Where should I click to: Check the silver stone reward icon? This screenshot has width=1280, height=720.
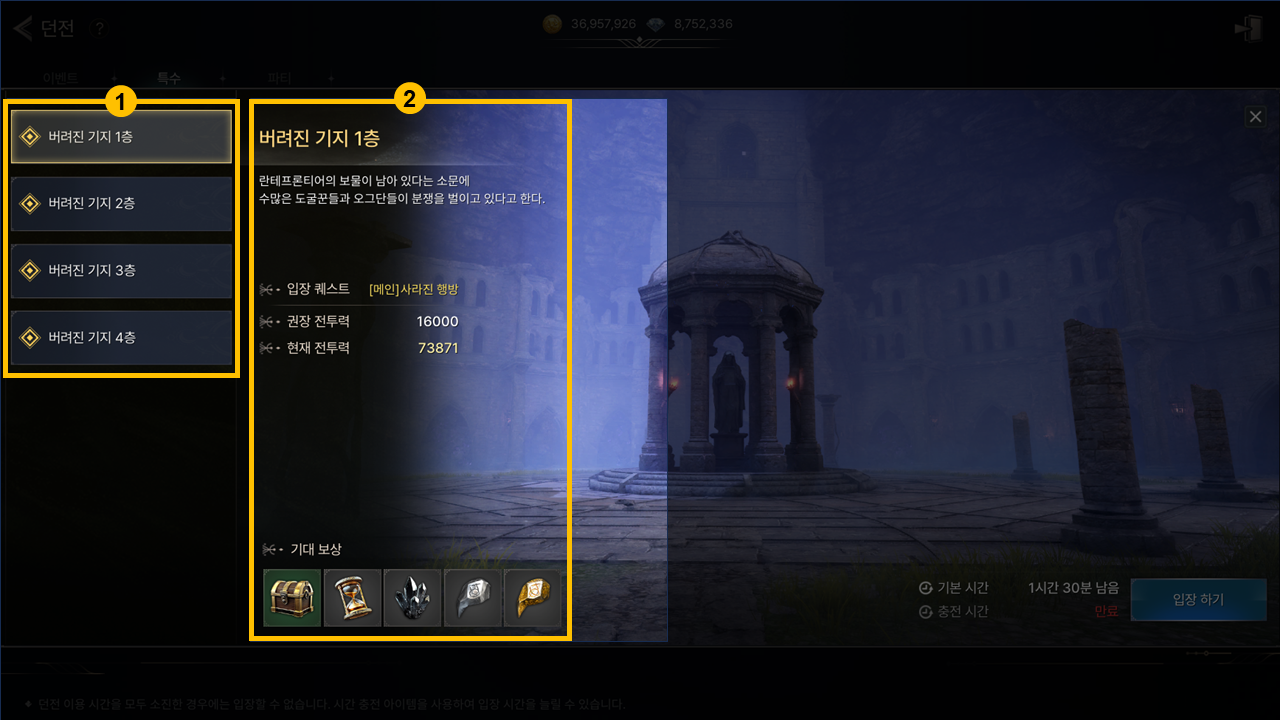tap(472, 598)
